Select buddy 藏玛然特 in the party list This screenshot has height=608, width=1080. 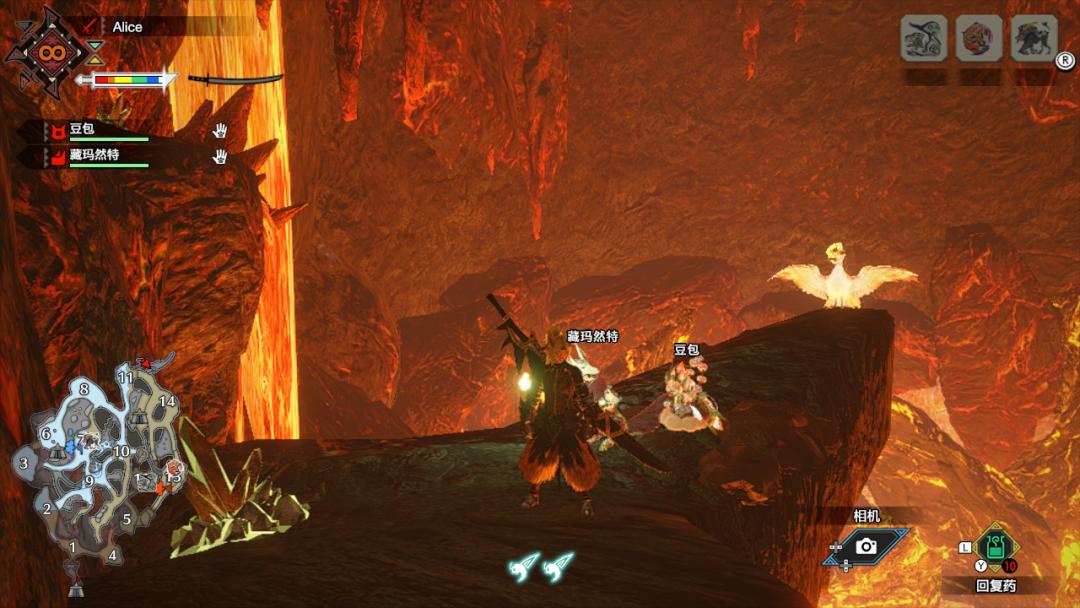pos(94,155)
